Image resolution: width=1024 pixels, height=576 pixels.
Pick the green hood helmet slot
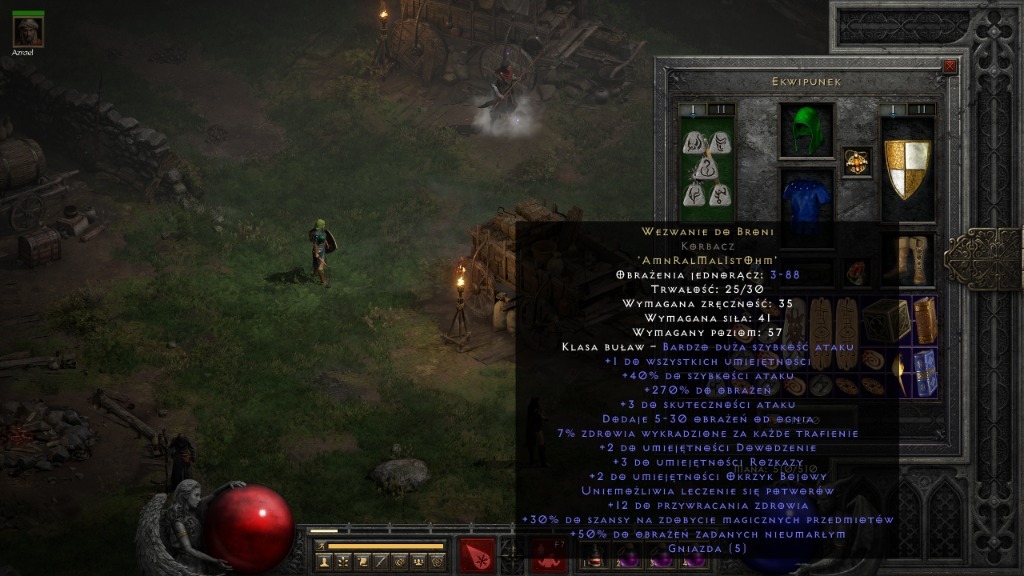click(806, 132)
